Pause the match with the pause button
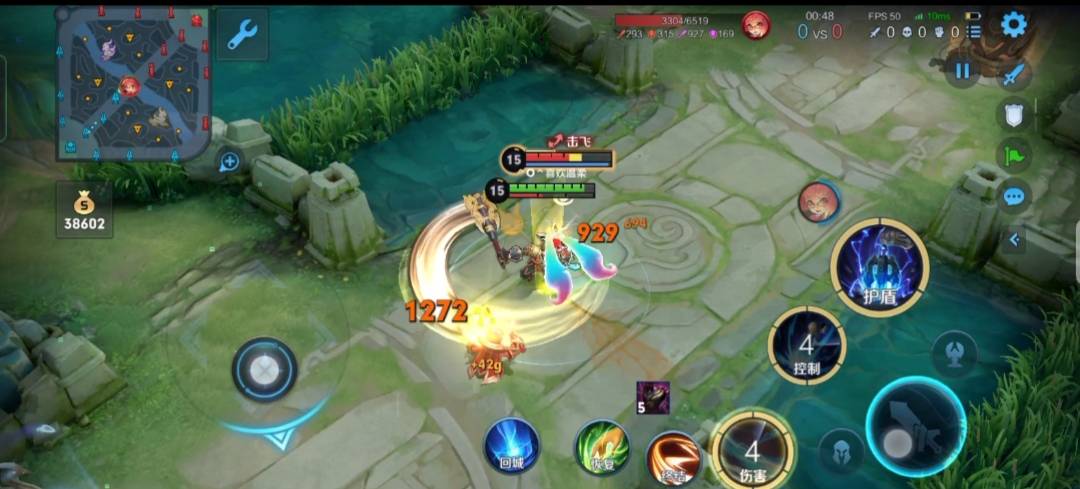Image resolution: width=1080 pixels, height=489 pixels. 962,71
